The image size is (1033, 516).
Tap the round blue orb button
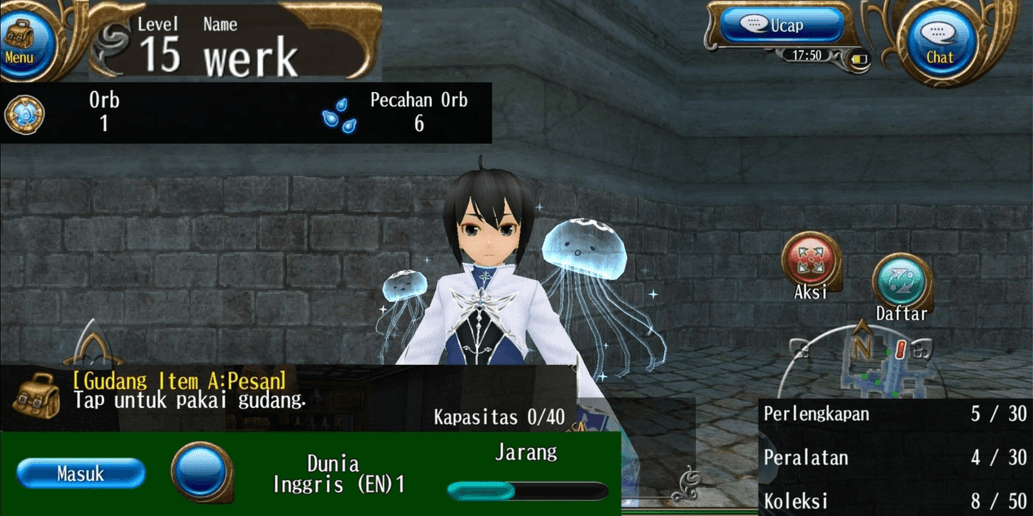[x=201, y=472]
